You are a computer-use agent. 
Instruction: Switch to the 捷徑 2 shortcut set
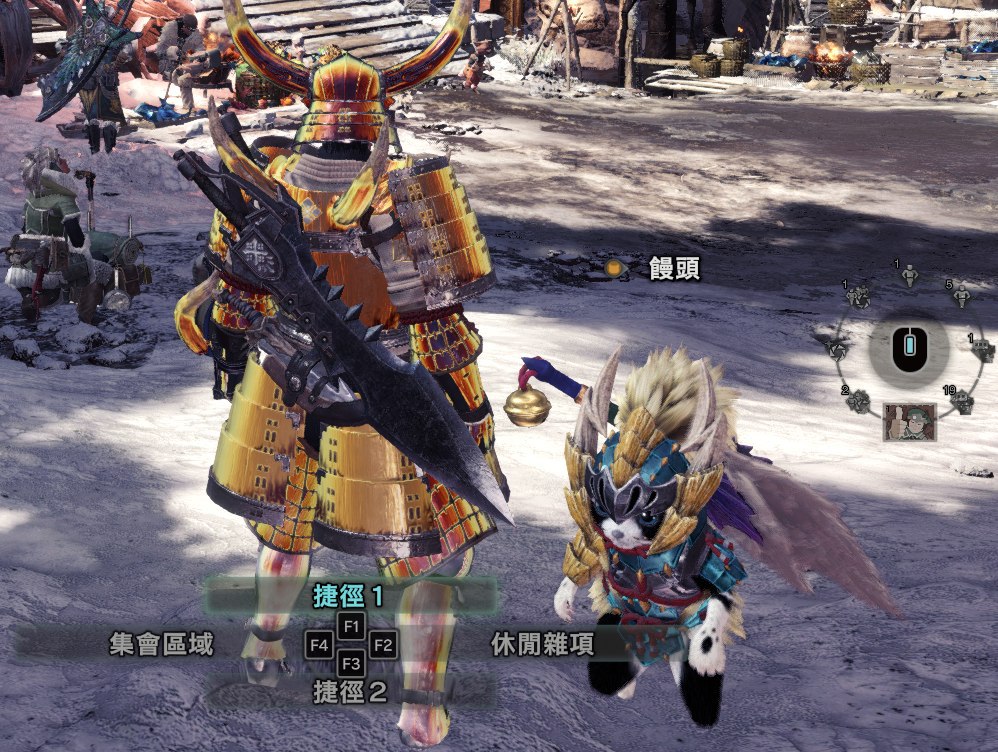[x=349, y=691]
